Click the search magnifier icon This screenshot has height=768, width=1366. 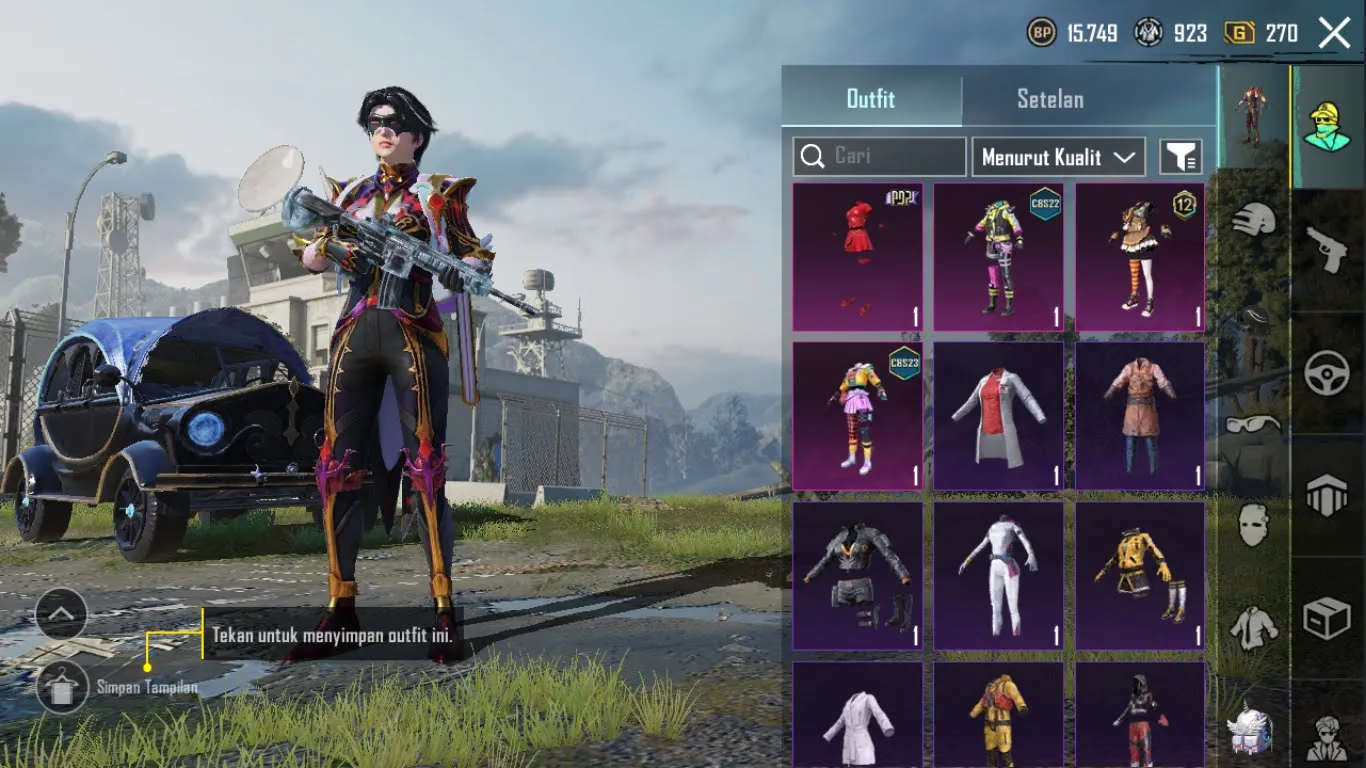tap(814, 156)
